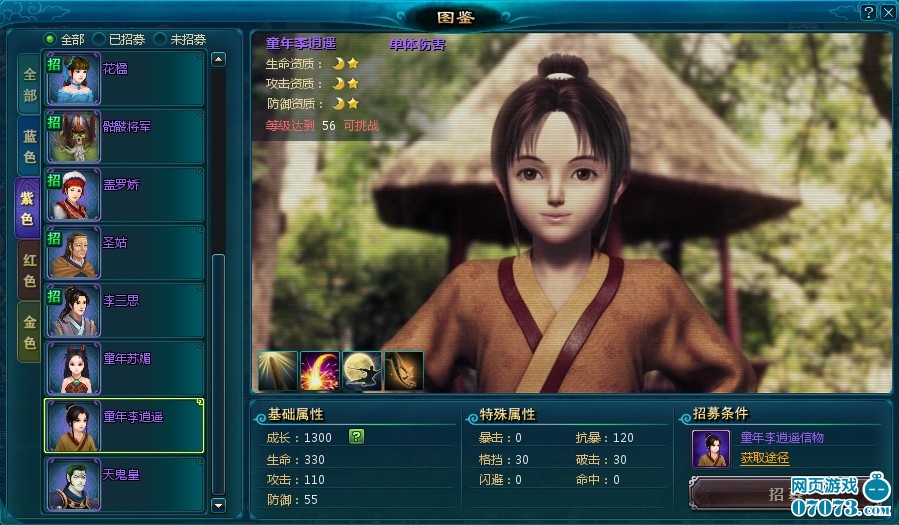Close the 图鉴 window
The width and height of the screenshot is (899, 525).
pos(886,11)
